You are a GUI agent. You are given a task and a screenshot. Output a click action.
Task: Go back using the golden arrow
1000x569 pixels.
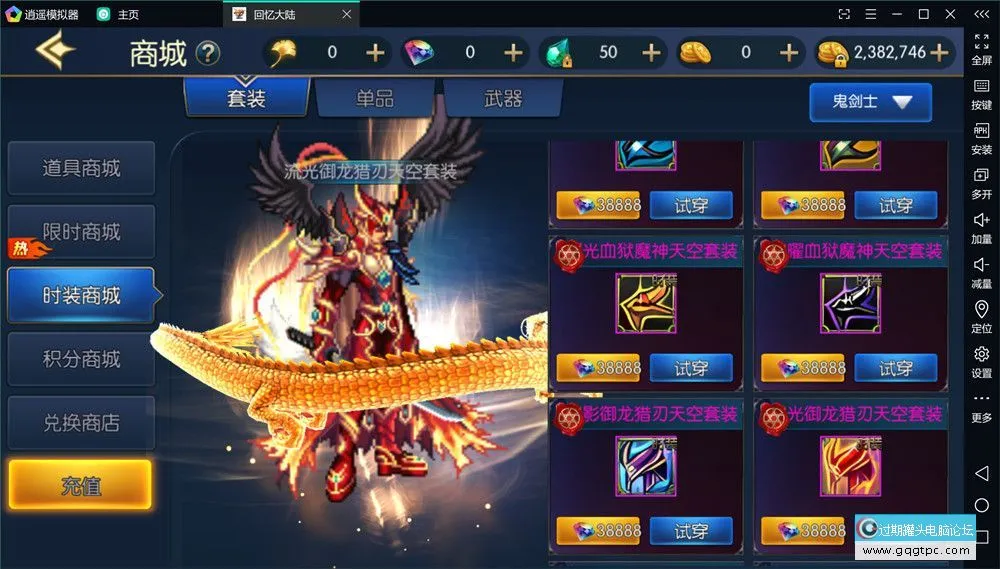[x=56, y=52]
